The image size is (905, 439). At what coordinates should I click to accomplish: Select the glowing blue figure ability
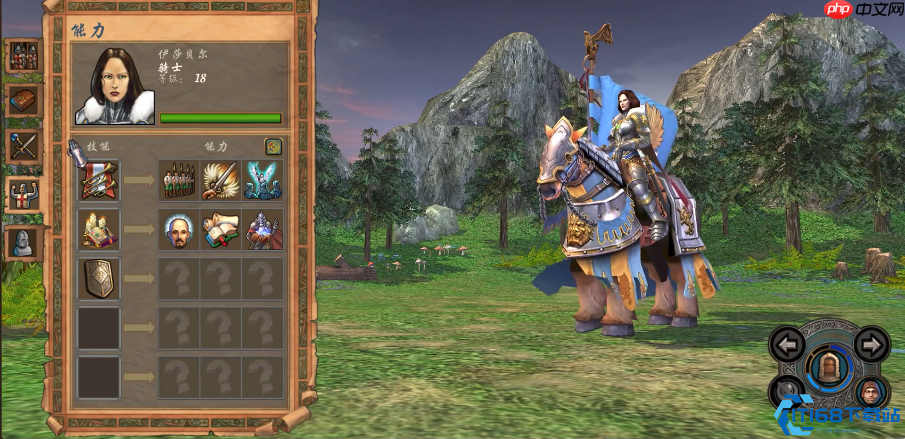pyautogui.click(x=263, y=180)
